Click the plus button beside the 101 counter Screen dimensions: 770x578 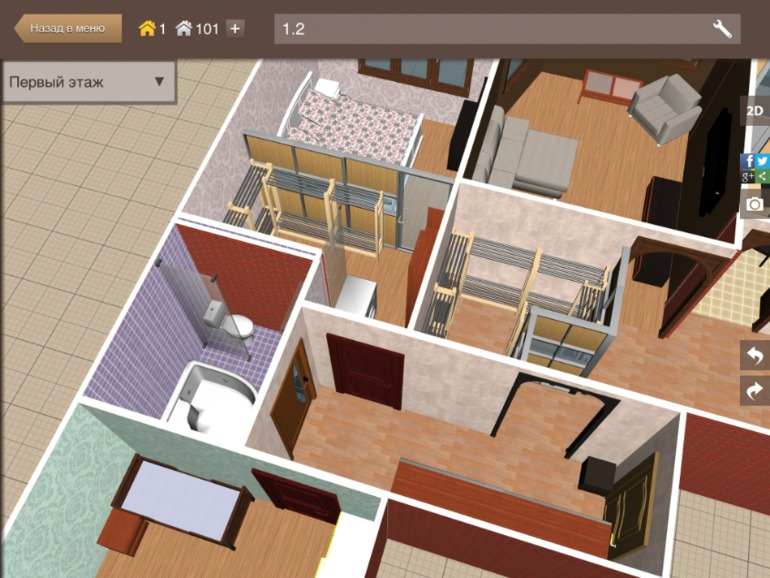point(235,28)
